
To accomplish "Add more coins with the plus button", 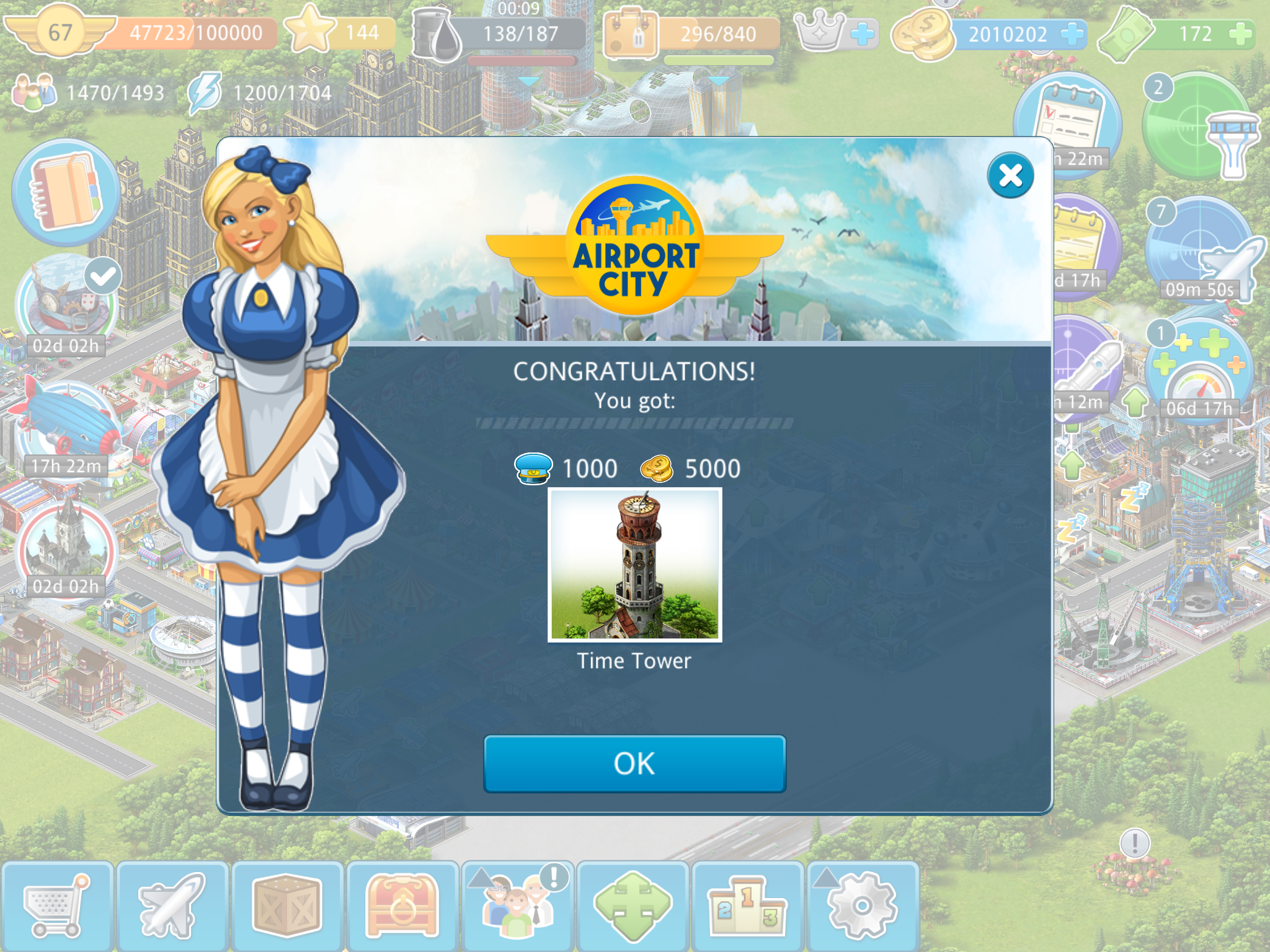I will pos(1072,34).
